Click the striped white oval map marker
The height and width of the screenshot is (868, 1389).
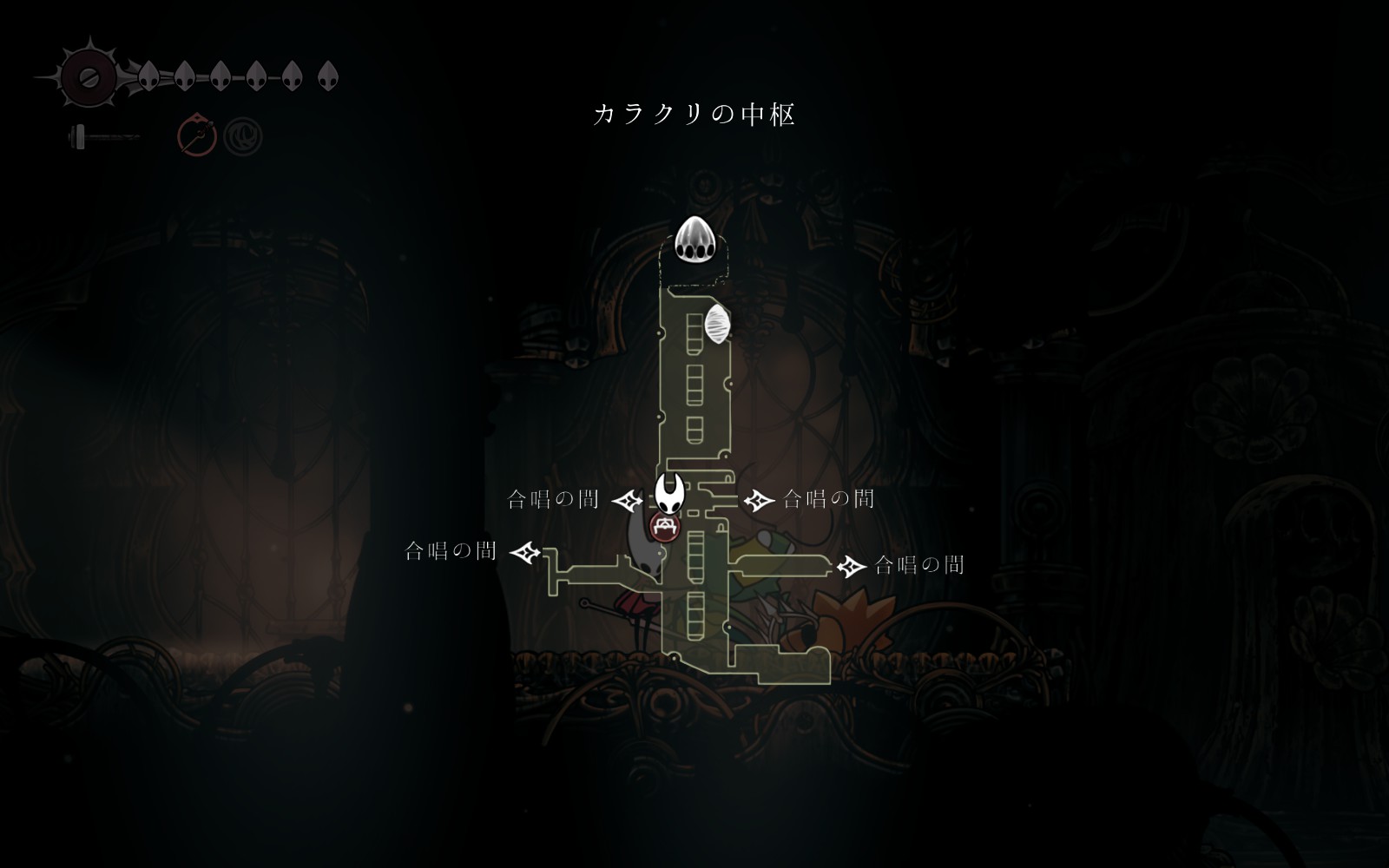point(718,324)
